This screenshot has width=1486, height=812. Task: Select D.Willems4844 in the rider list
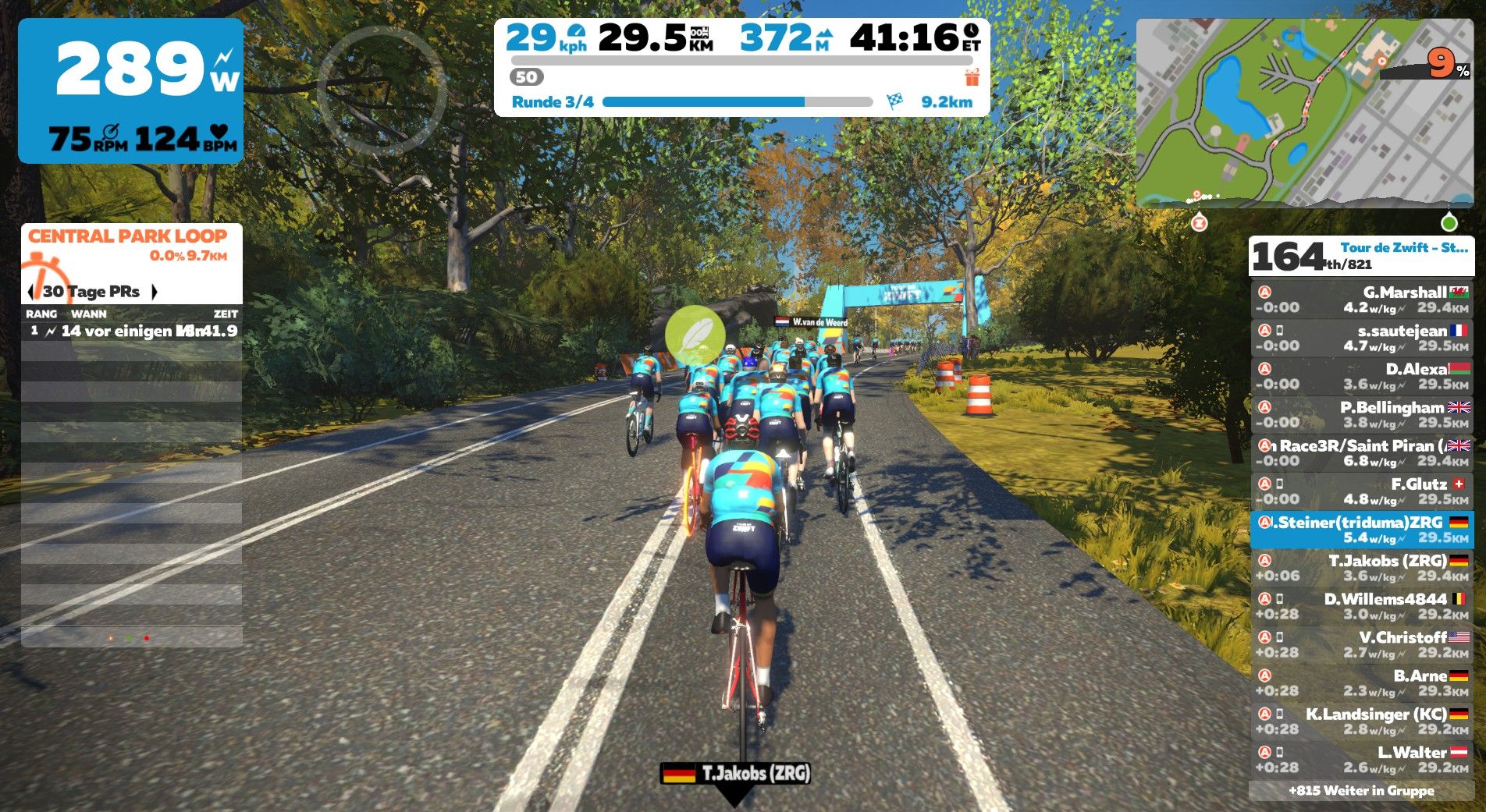click(1361, 606)
